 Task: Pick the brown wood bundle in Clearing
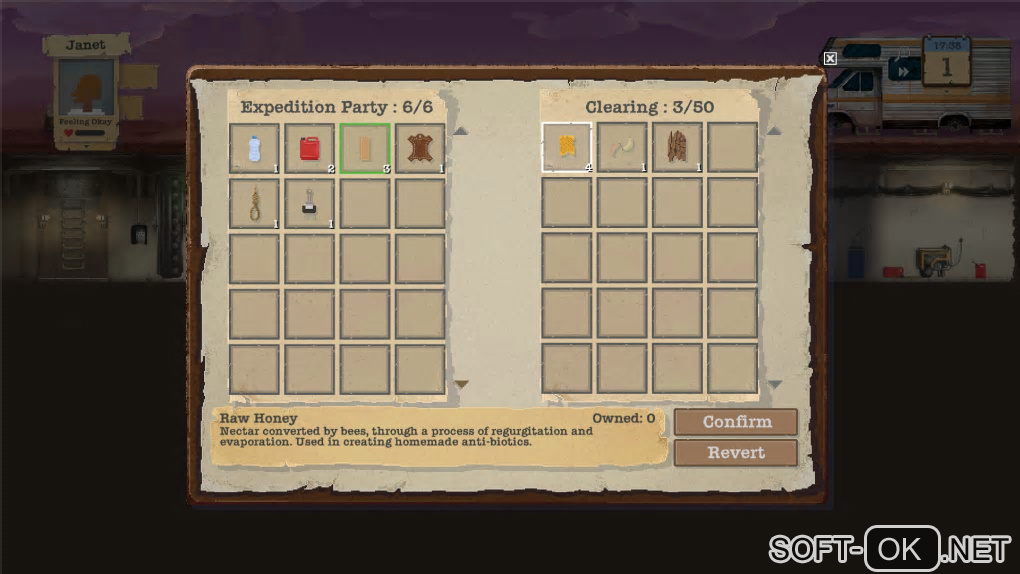[678, 148]
